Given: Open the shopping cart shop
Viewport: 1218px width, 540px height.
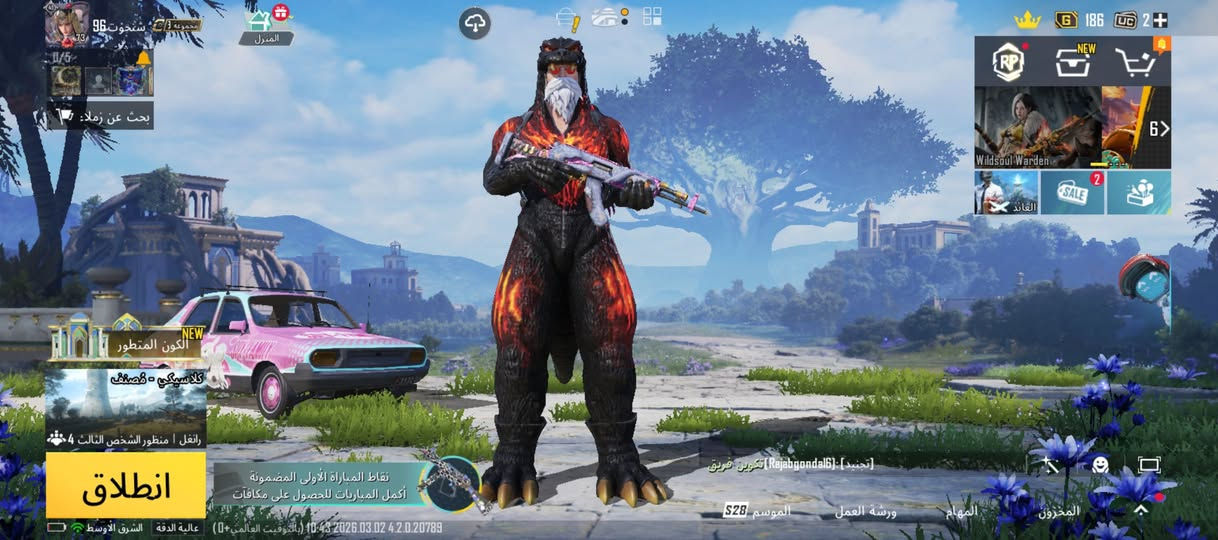Looking at the screenshot, I should pos(1136,62).
